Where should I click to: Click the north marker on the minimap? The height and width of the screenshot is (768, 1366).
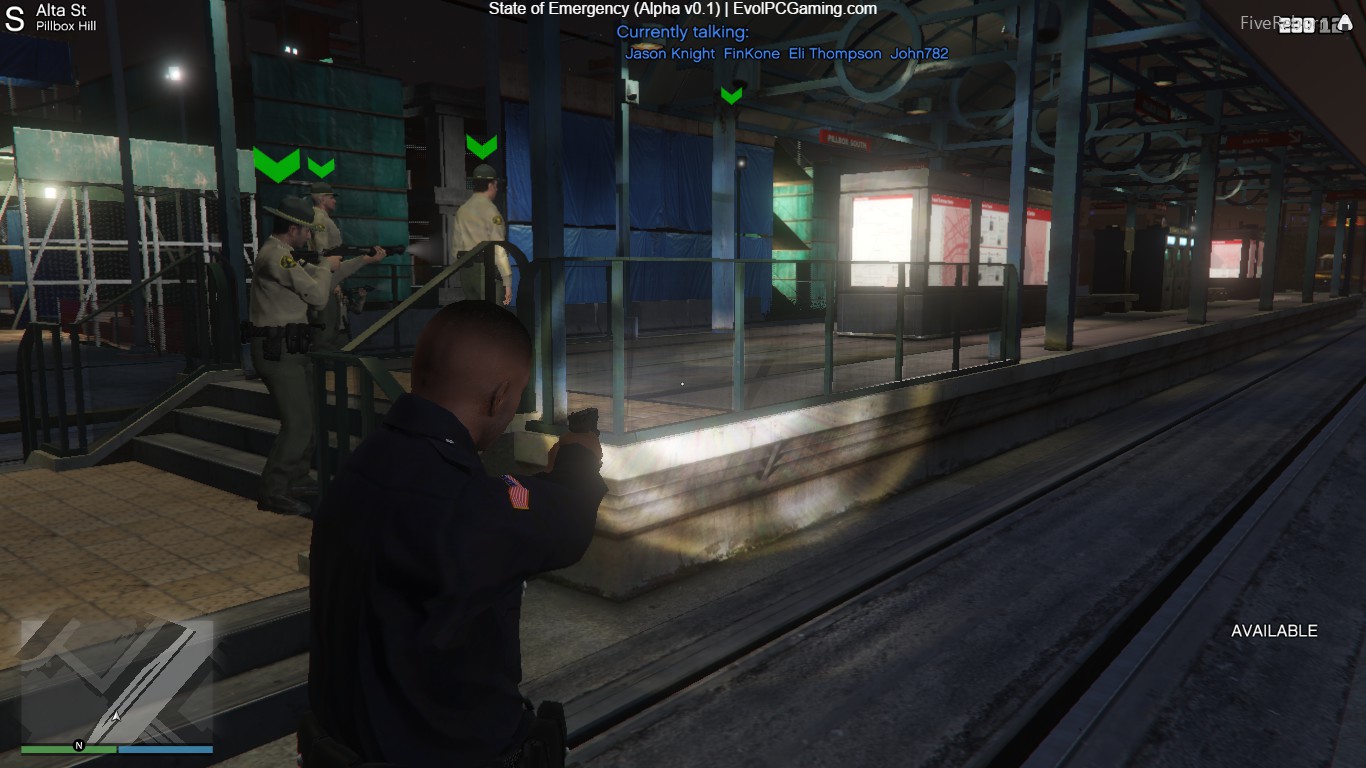coord(78,746)
